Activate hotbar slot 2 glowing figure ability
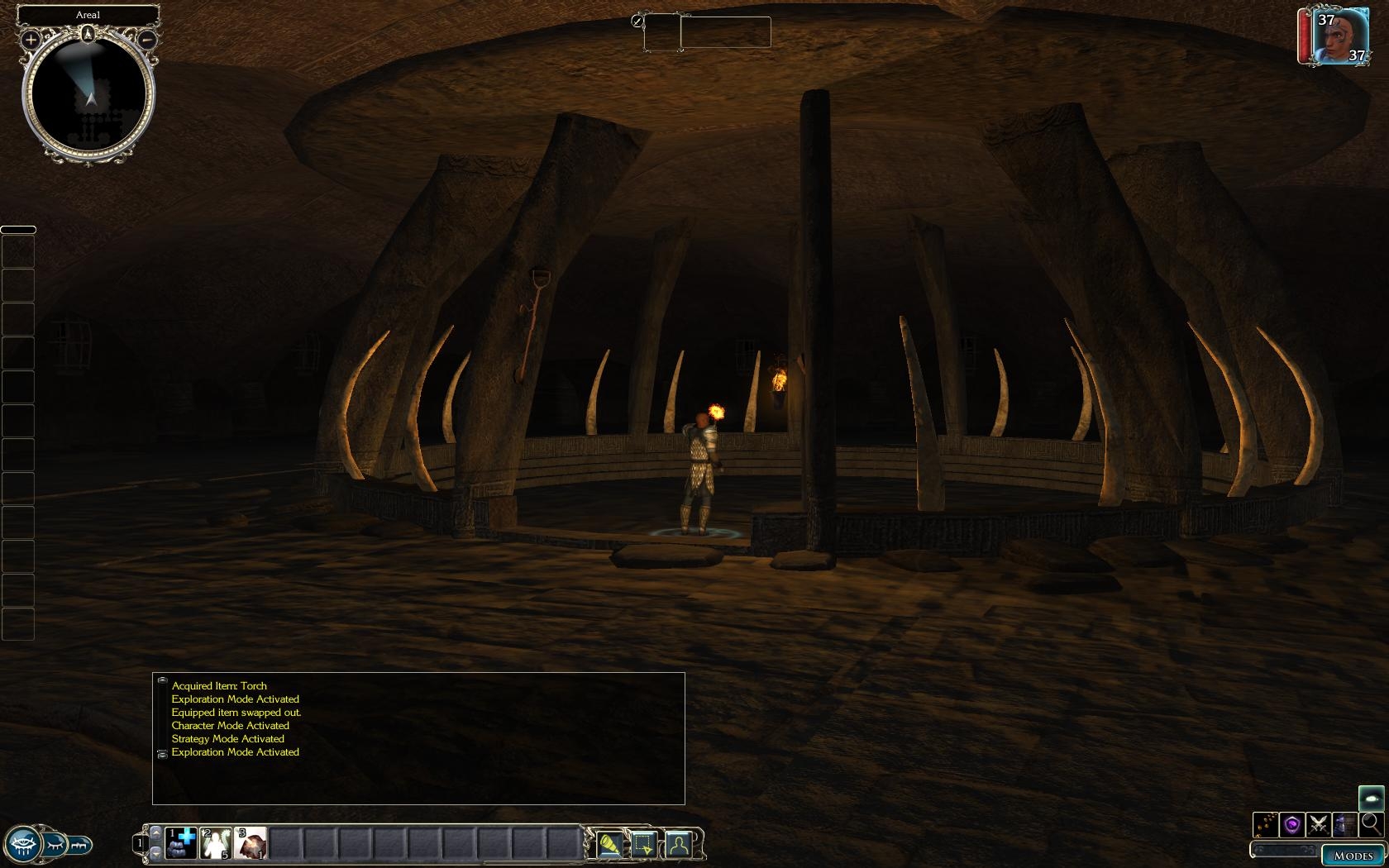1389x868 pixels. (x=215, y=843)
